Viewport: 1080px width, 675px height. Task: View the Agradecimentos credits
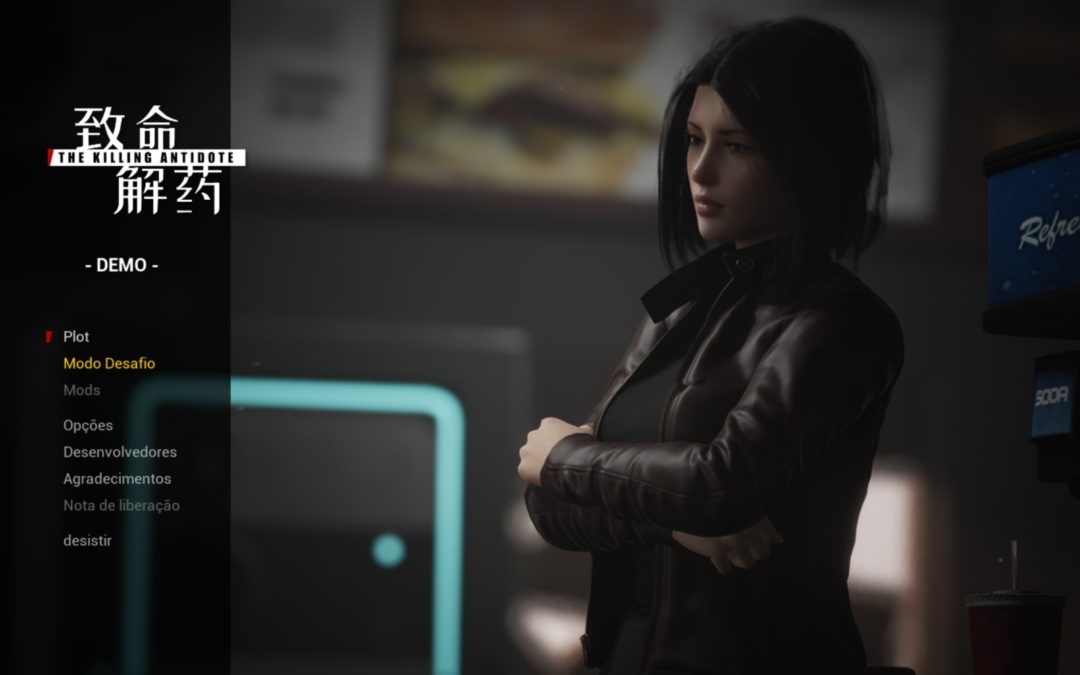coord(117,479)
